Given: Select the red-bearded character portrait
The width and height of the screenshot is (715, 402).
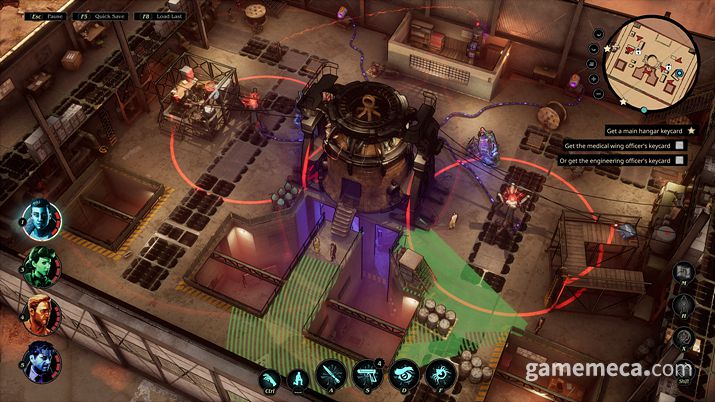Looking at the screenshot, I should [x=41, y=314].
